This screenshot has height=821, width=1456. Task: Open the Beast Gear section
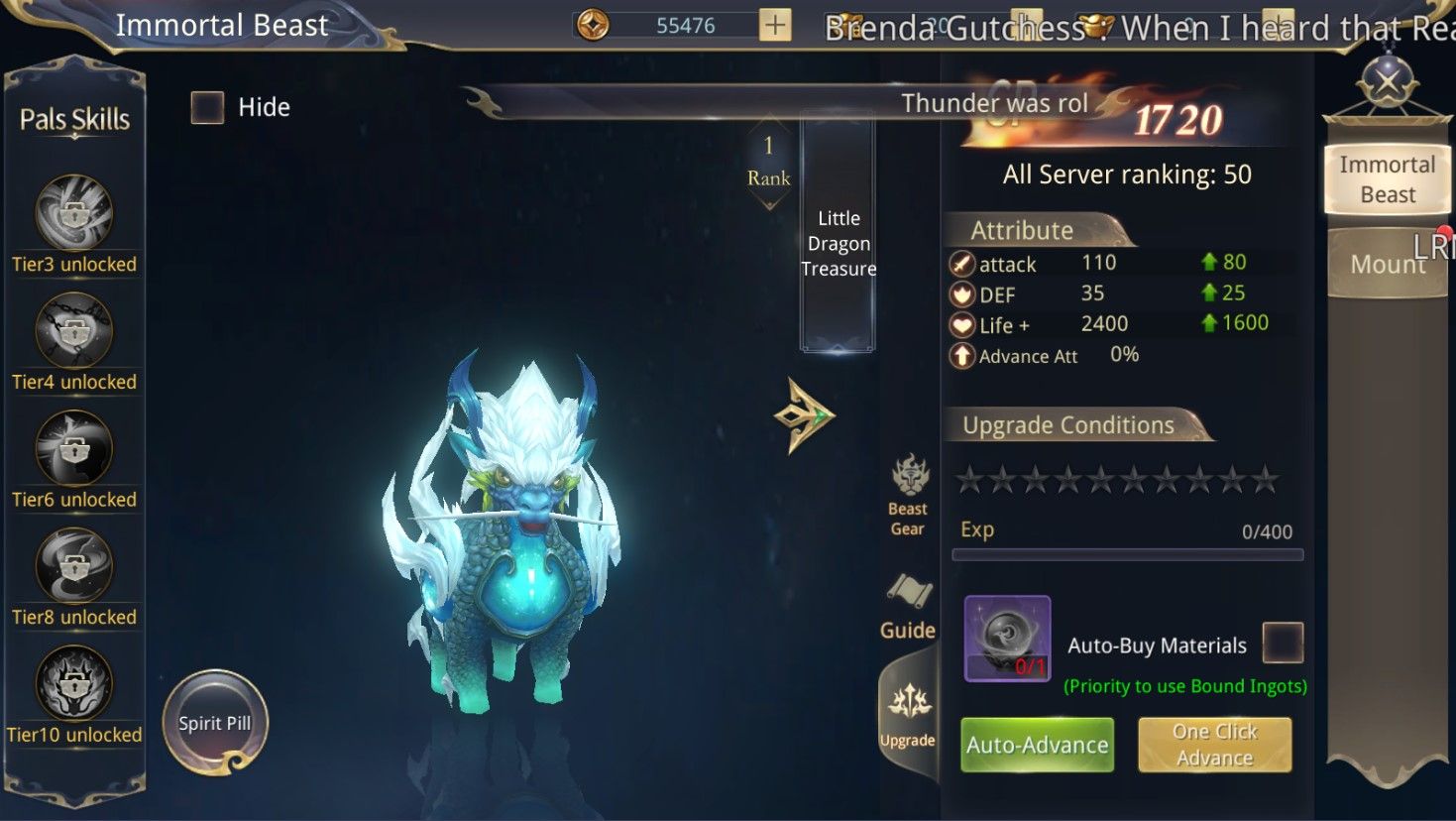(908, 496)
